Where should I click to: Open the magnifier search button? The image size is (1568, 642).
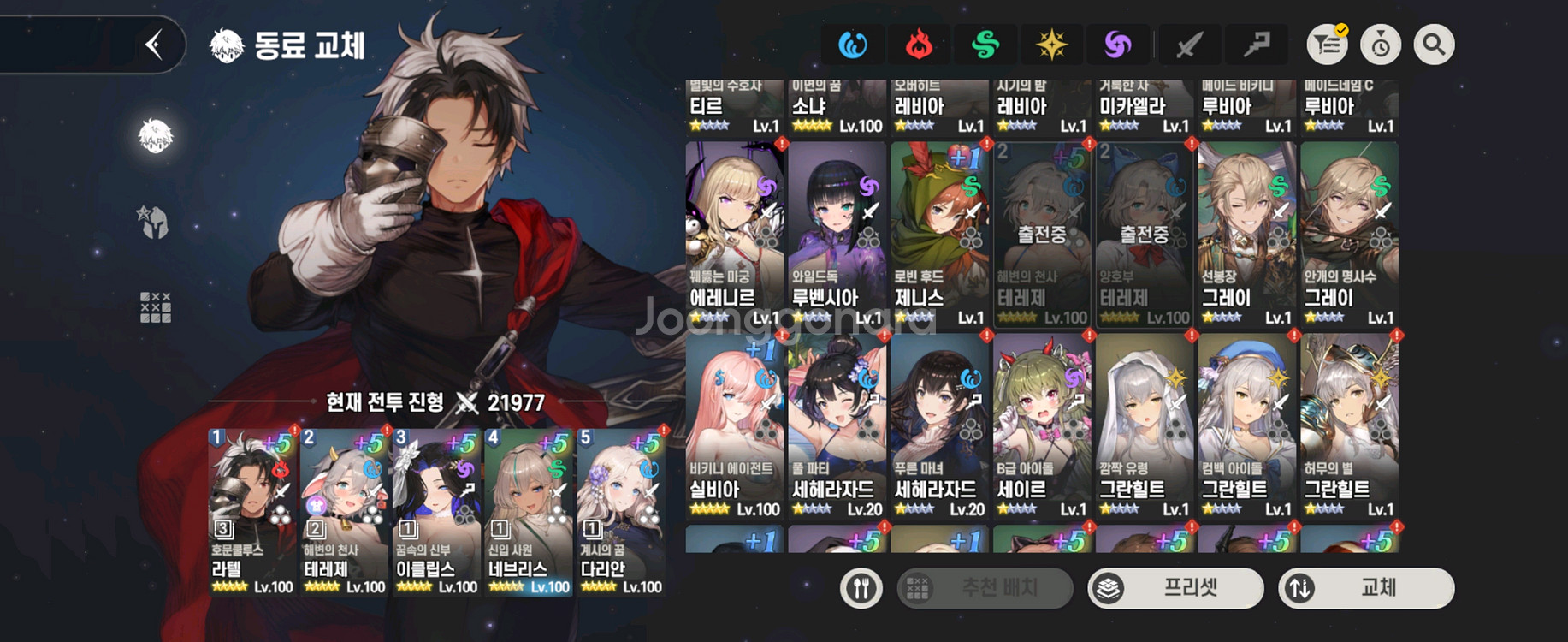point(1434,45)
